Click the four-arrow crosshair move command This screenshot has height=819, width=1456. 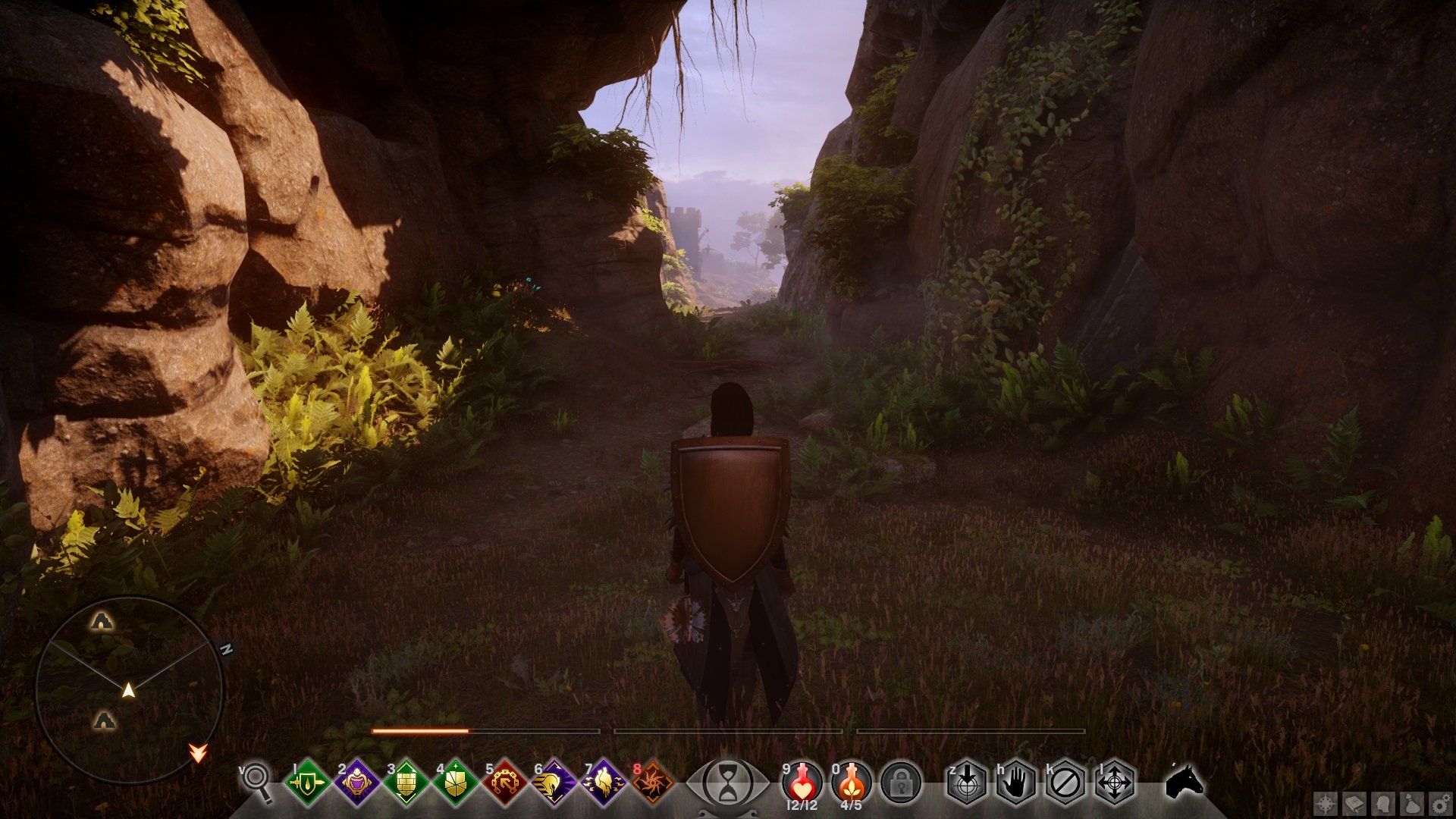pyautogui.click(x=1115, y=781)
